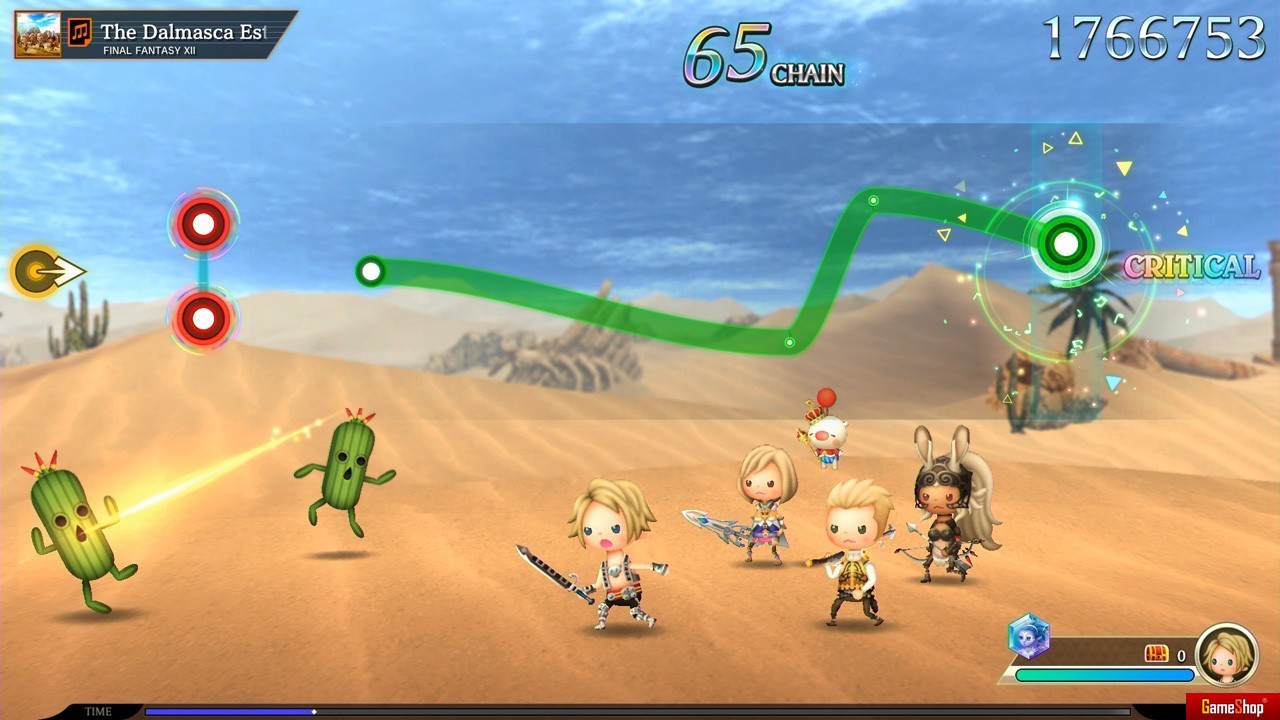
Task: Hit the lower red trigger note
Action: (203, 319)
